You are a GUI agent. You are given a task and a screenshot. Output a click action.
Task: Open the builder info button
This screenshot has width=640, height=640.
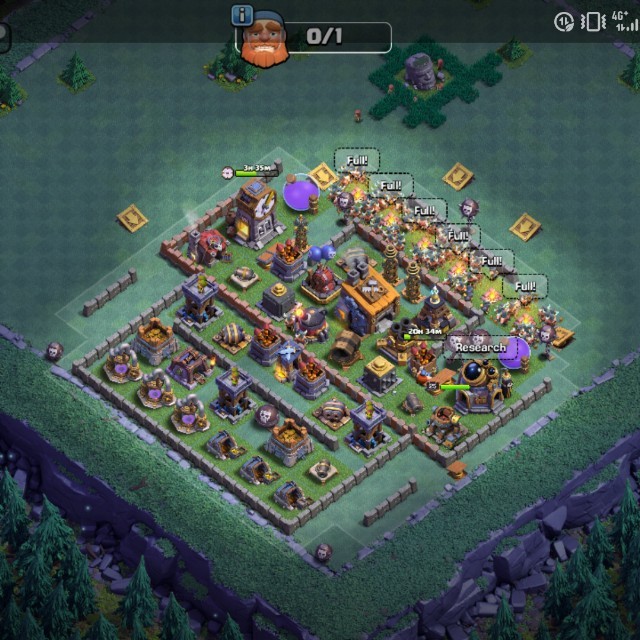pyautogui.click(x=241, y=14)
